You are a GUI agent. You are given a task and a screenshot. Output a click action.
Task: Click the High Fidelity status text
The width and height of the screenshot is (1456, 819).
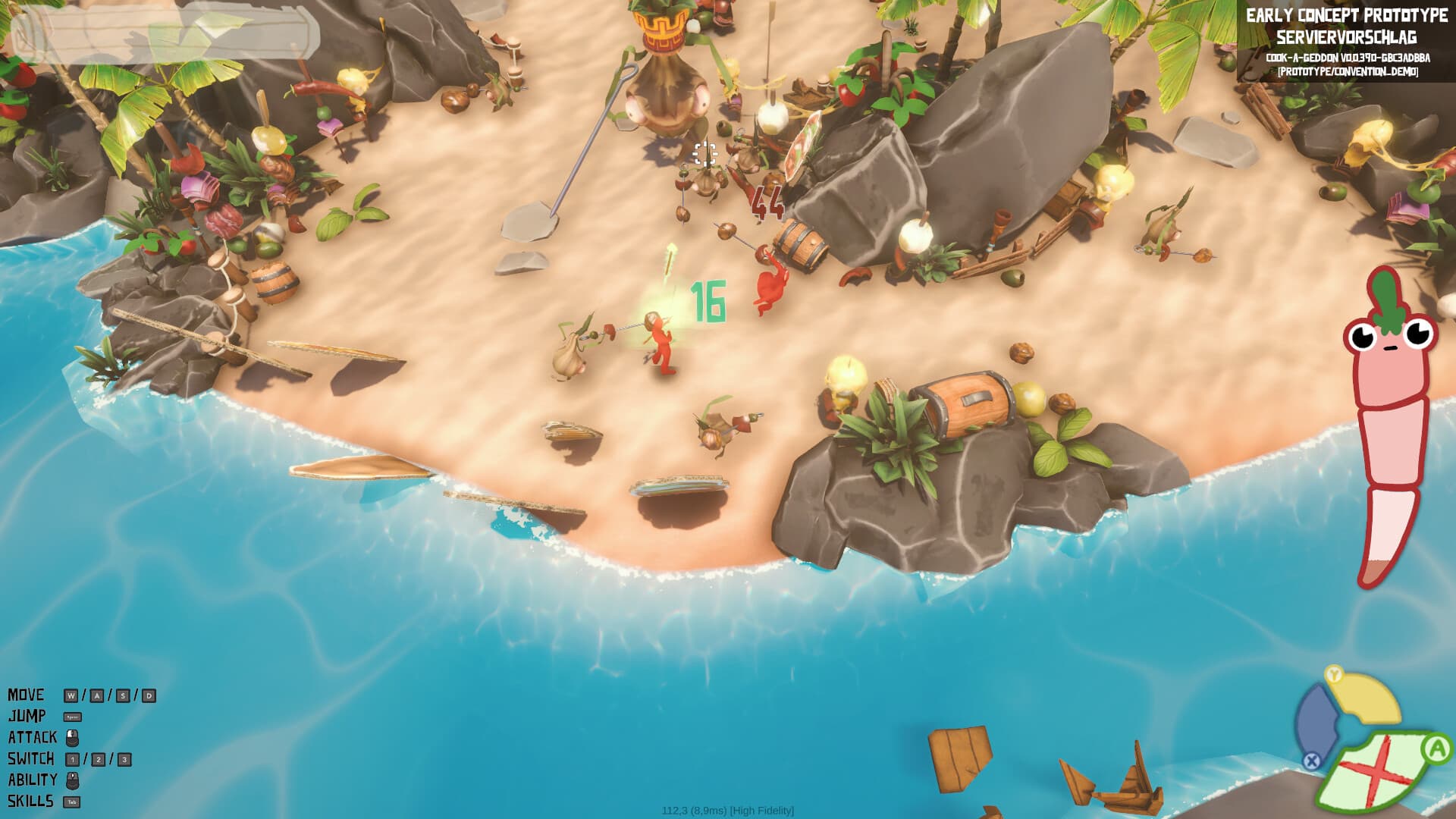[761, 810]
